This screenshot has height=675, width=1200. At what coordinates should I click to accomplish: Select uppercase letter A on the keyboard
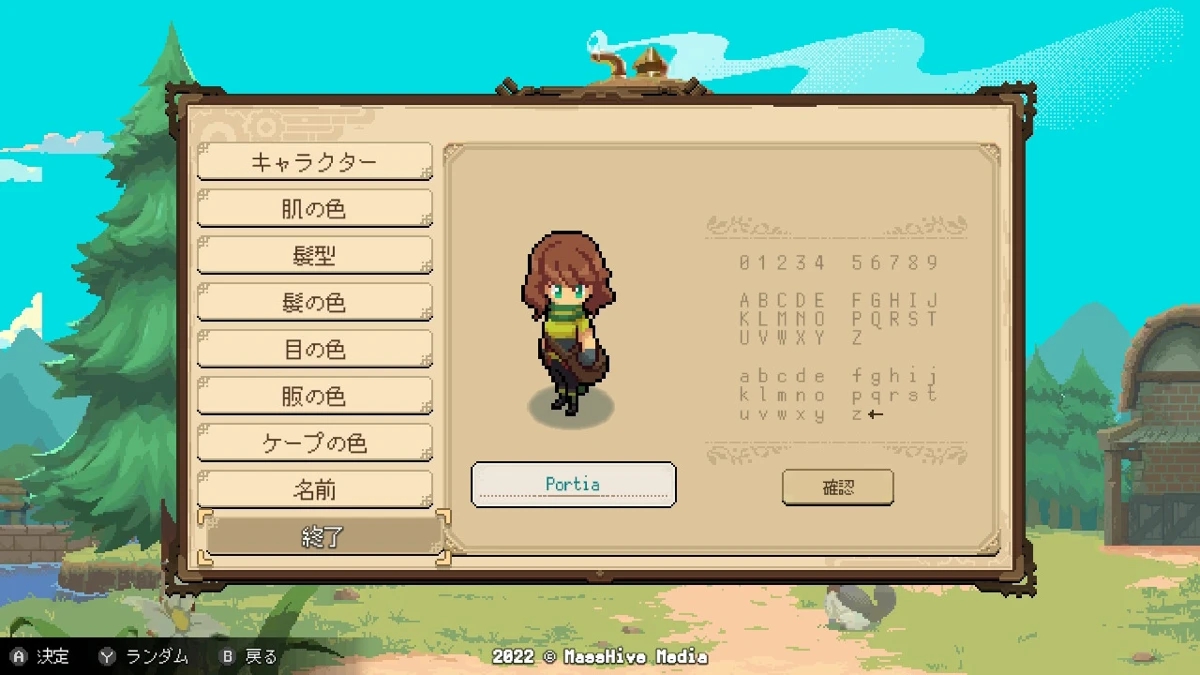(745, 301)
